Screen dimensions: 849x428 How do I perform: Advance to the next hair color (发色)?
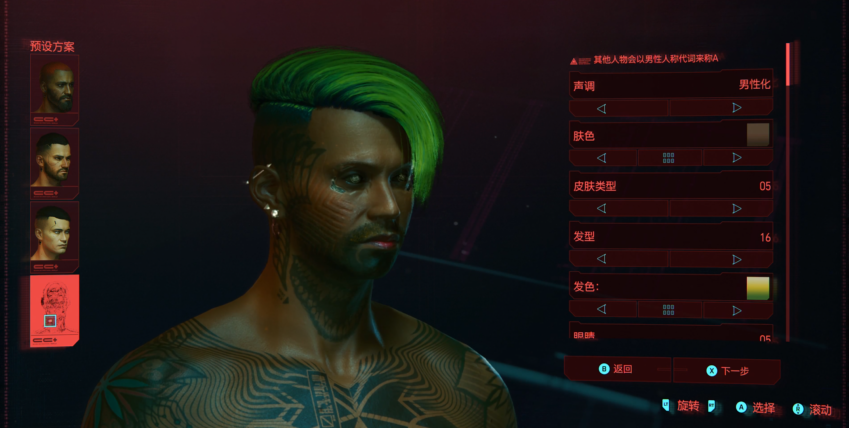click(x=737, y=310)
